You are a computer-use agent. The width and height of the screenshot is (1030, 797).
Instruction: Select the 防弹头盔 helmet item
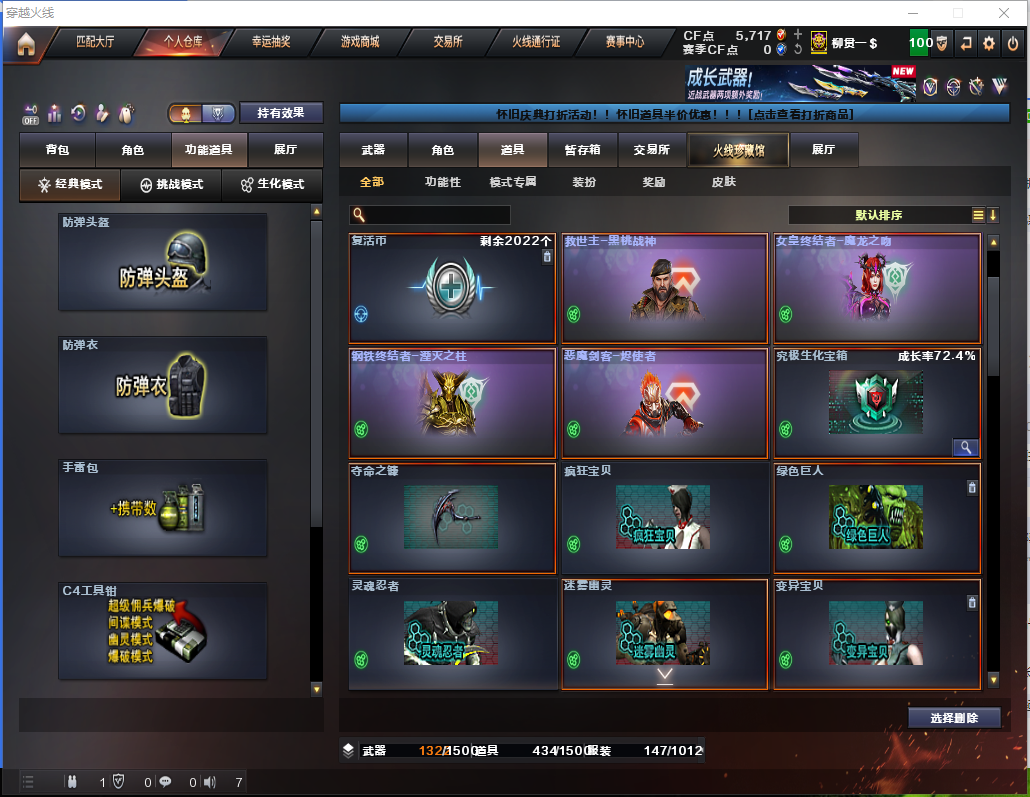click(163, 262)
